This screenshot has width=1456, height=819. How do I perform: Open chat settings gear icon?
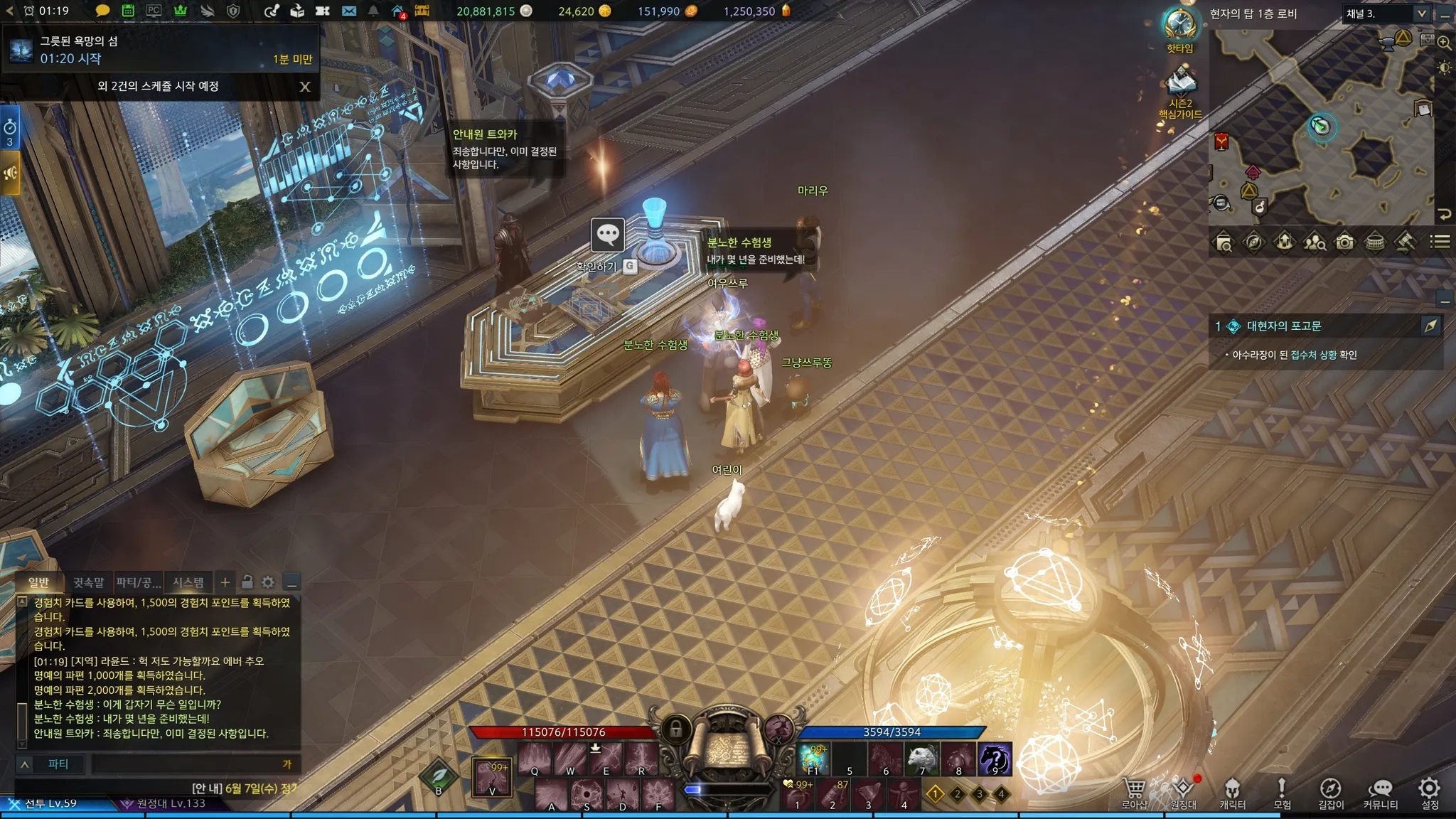point(268,582)
